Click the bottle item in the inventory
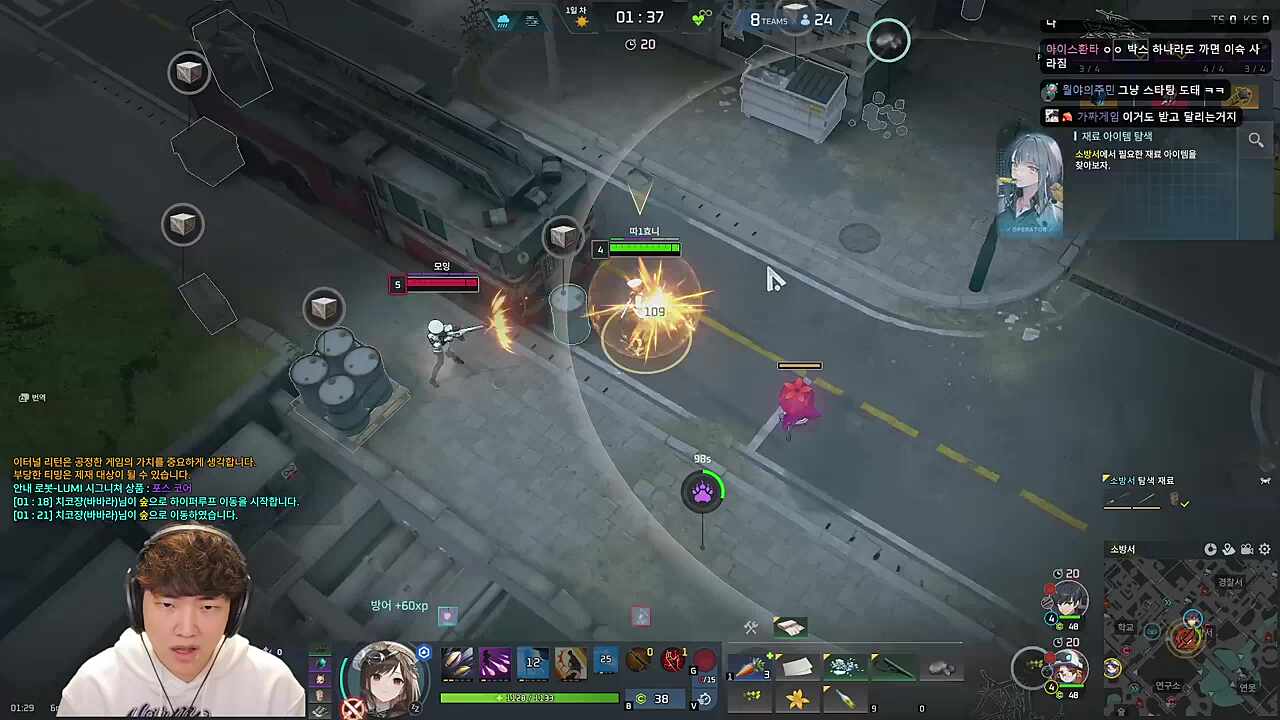The height and width of the screenshot is (720, 1280). [844, 699]
